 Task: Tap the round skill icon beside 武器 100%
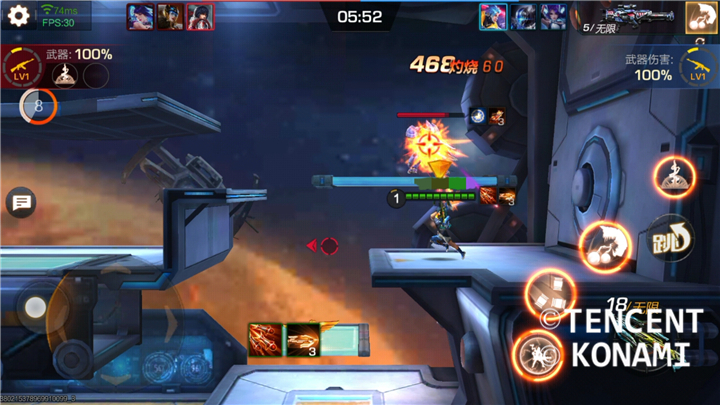click(x=66, y=75)
